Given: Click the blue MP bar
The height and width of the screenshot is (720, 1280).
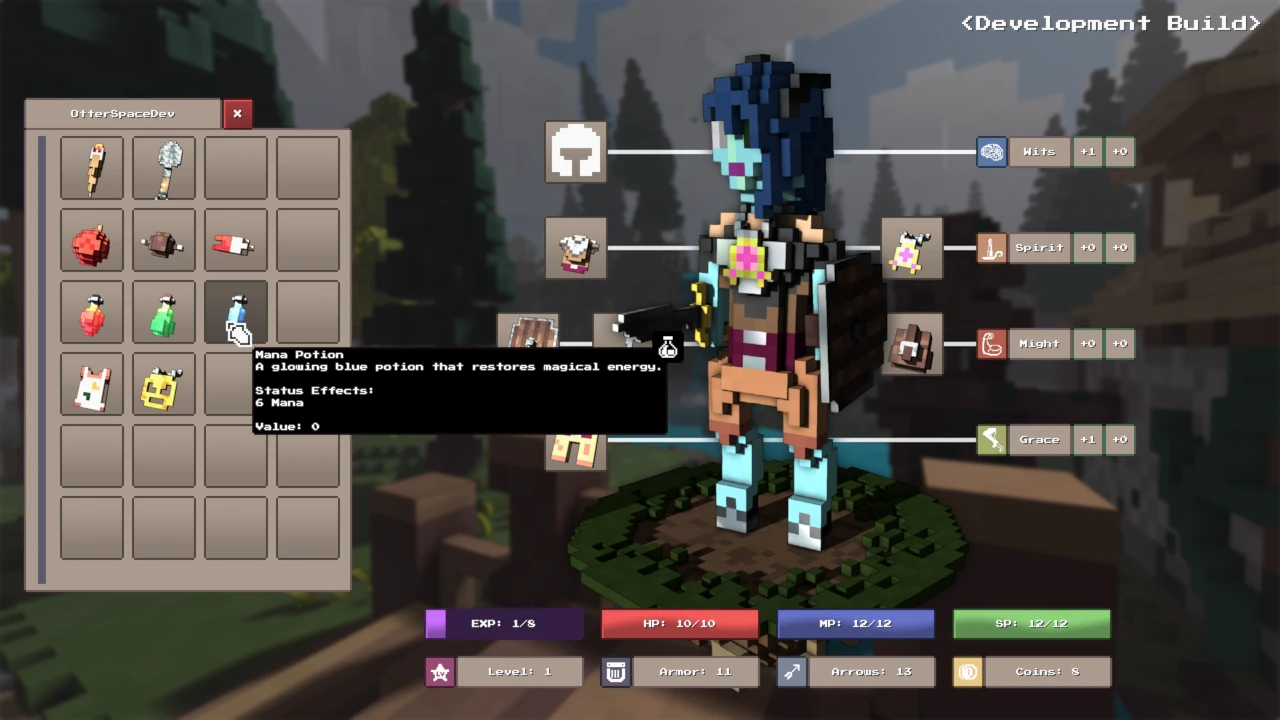Looking at the screenshot, I should [x=855, y=623].
